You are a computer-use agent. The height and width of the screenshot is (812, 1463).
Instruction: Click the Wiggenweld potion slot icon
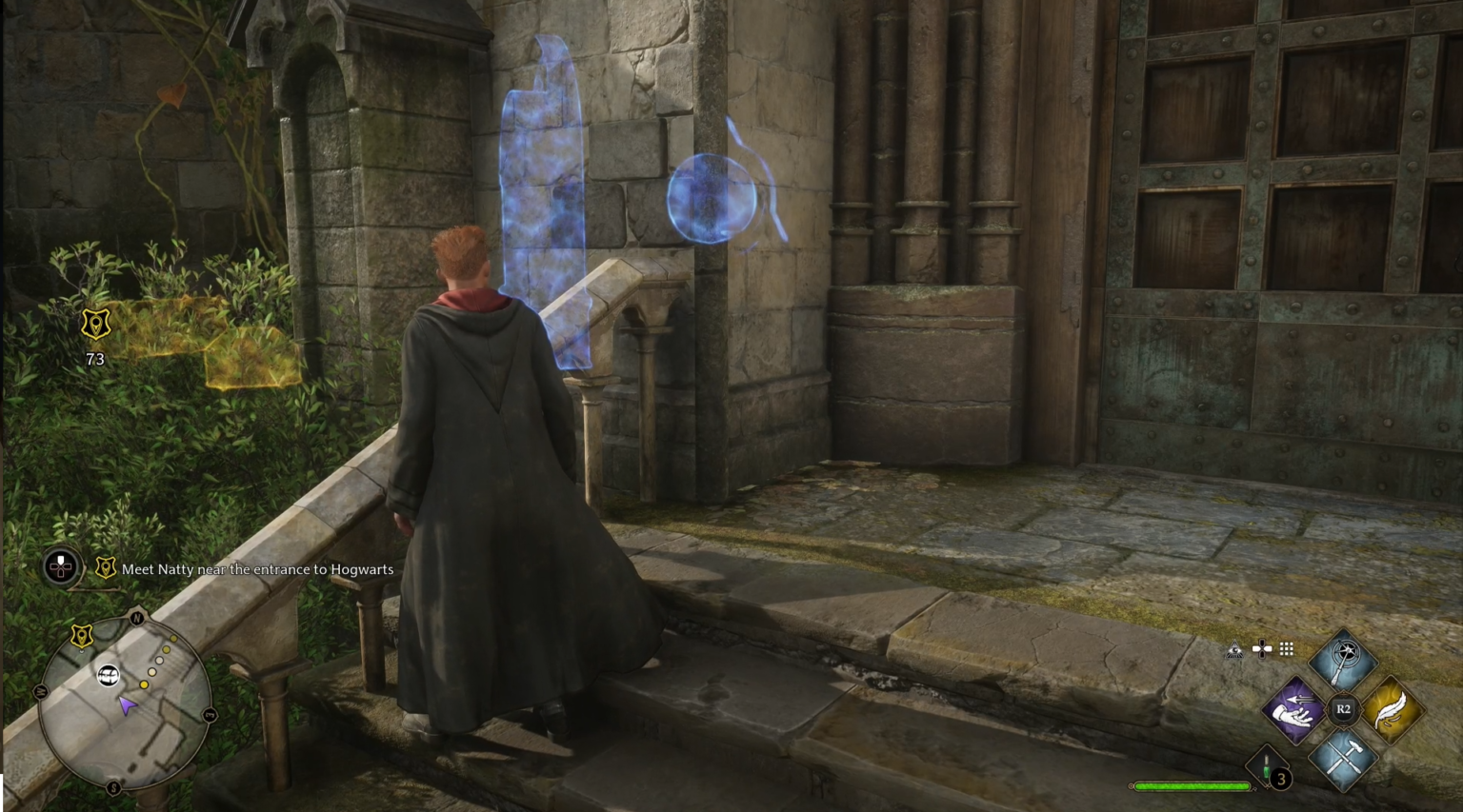[1265, 765]
